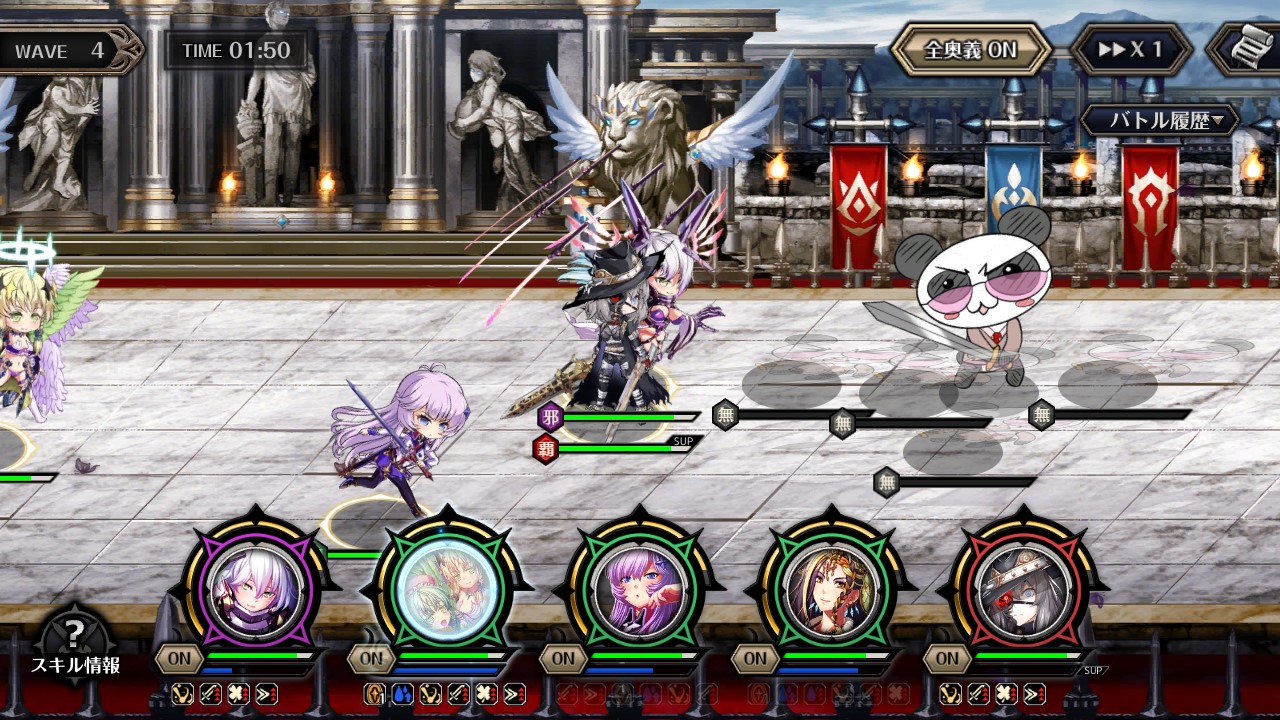
Task: Toggle the ON switch under the eyepatch character portrait
Action: click(x=946, y=658)
